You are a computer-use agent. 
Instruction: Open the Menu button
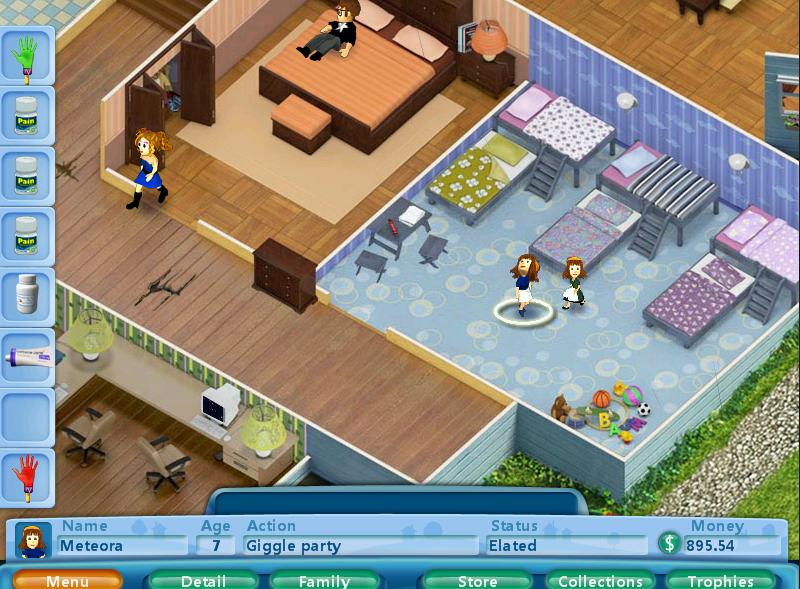[67, 580]
